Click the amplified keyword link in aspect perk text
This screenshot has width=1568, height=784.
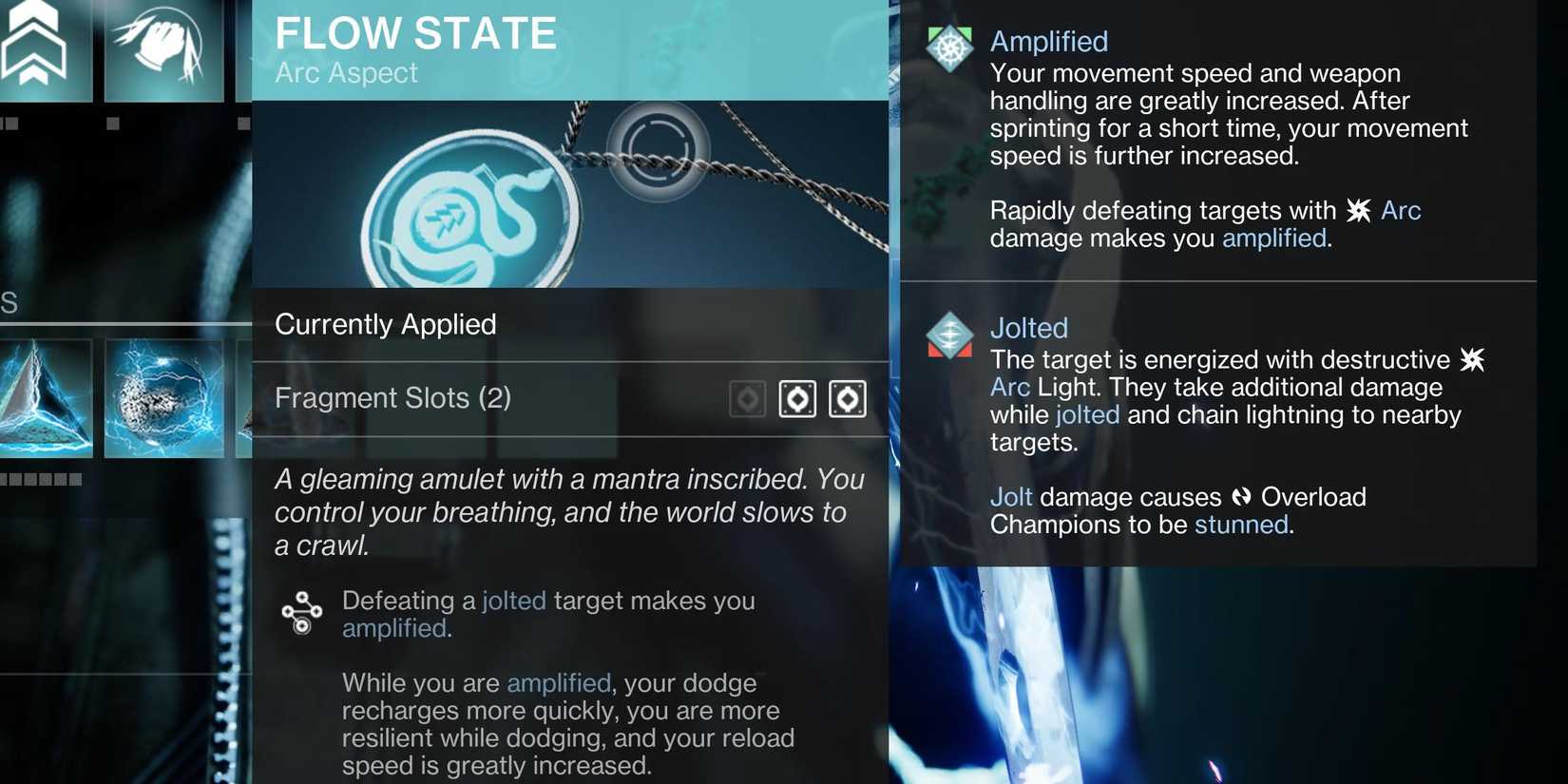click(395, 627)
